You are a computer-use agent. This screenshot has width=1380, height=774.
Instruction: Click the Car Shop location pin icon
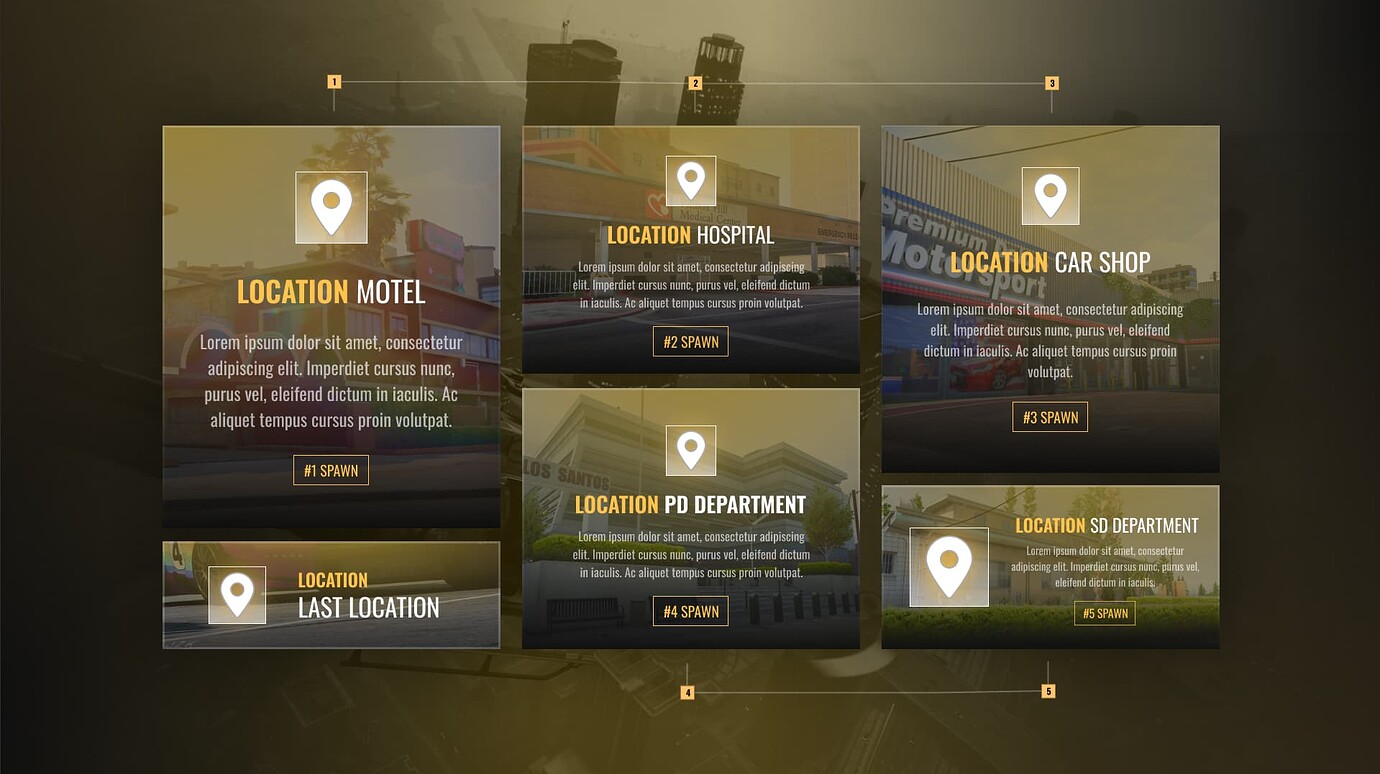(x=1050, y=196)
